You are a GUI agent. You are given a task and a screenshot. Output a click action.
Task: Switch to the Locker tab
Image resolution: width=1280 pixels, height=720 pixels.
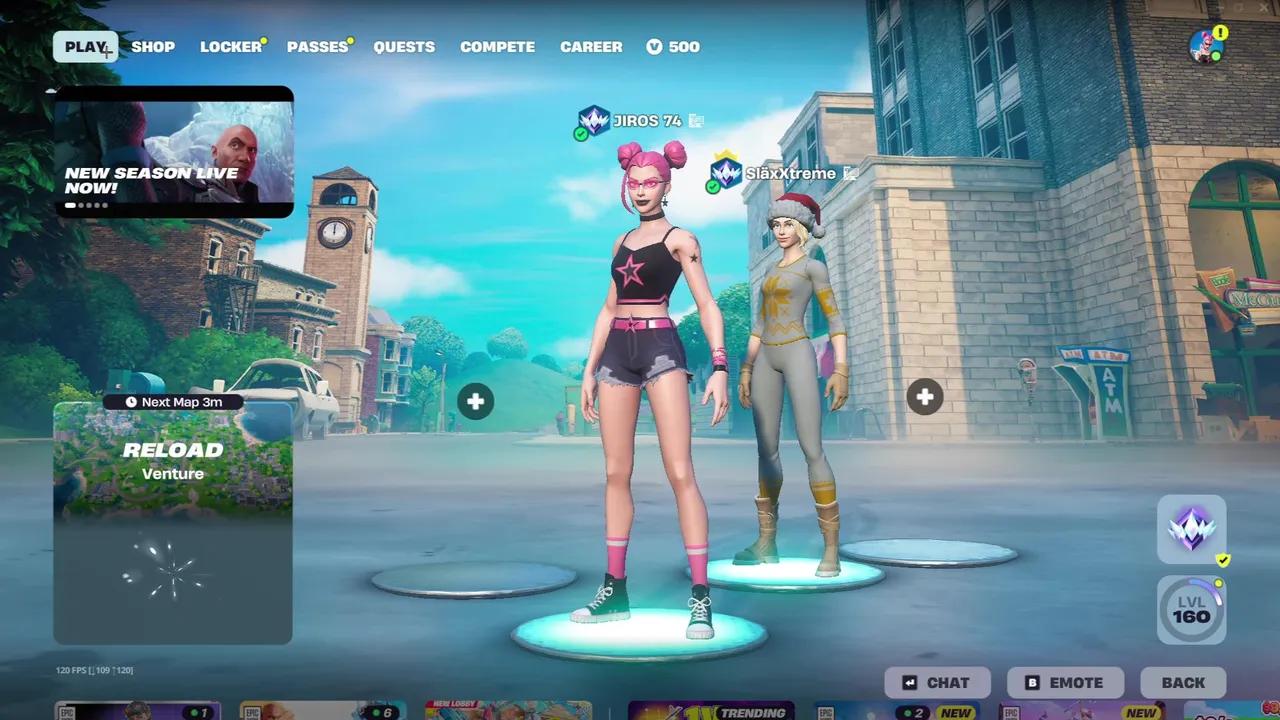pyautogui.click(x=229, y=46)
